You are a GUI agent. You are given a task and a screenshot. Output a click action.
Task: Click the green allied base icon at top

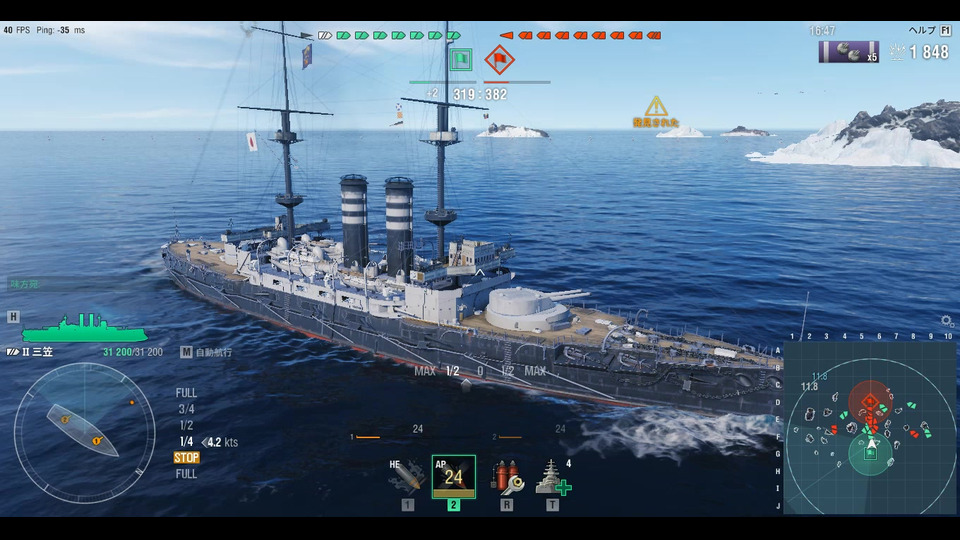point(460,60)
